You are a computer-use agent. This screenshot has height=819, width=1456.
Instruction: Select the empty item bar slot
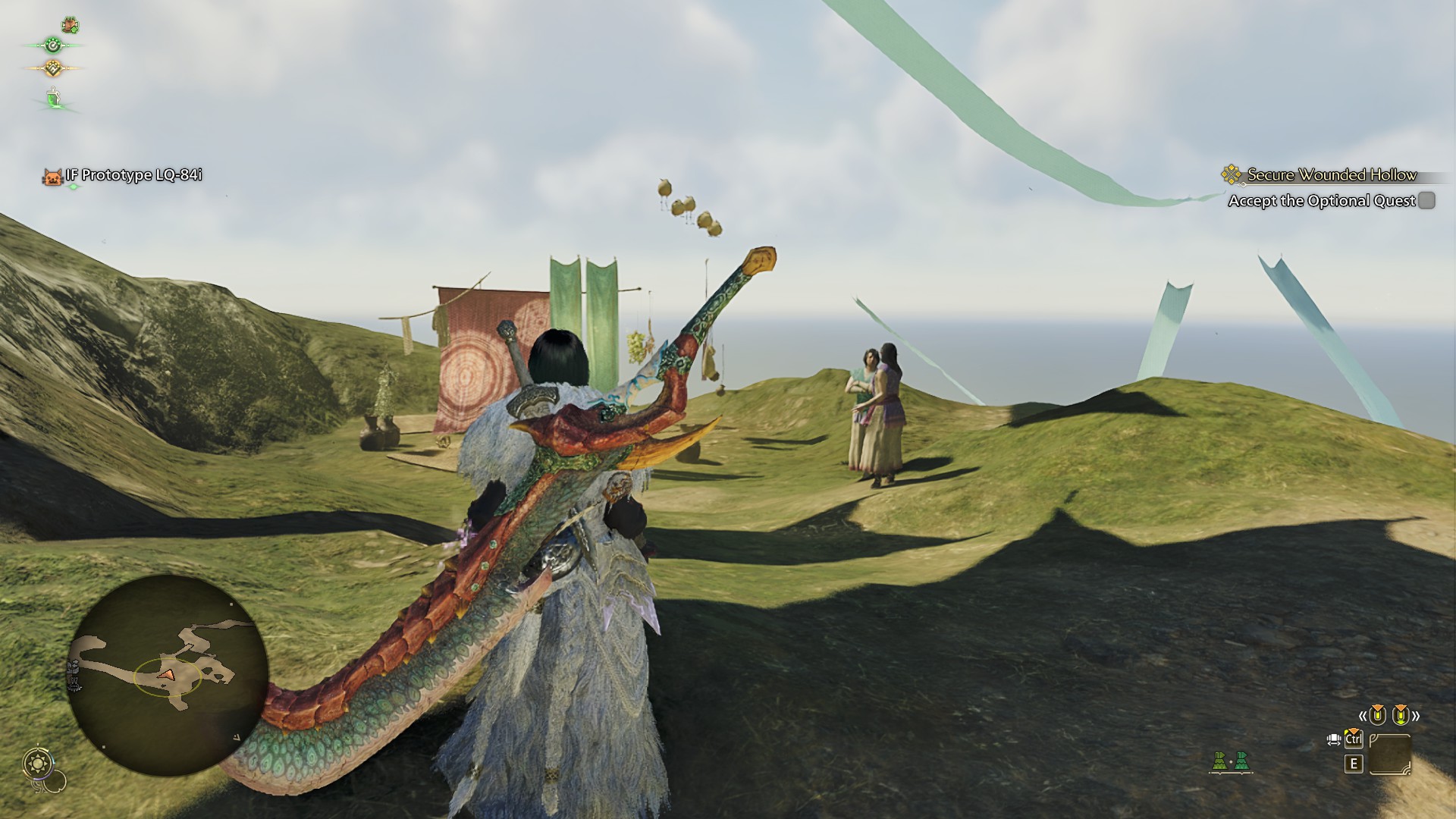pos(1390,755)
